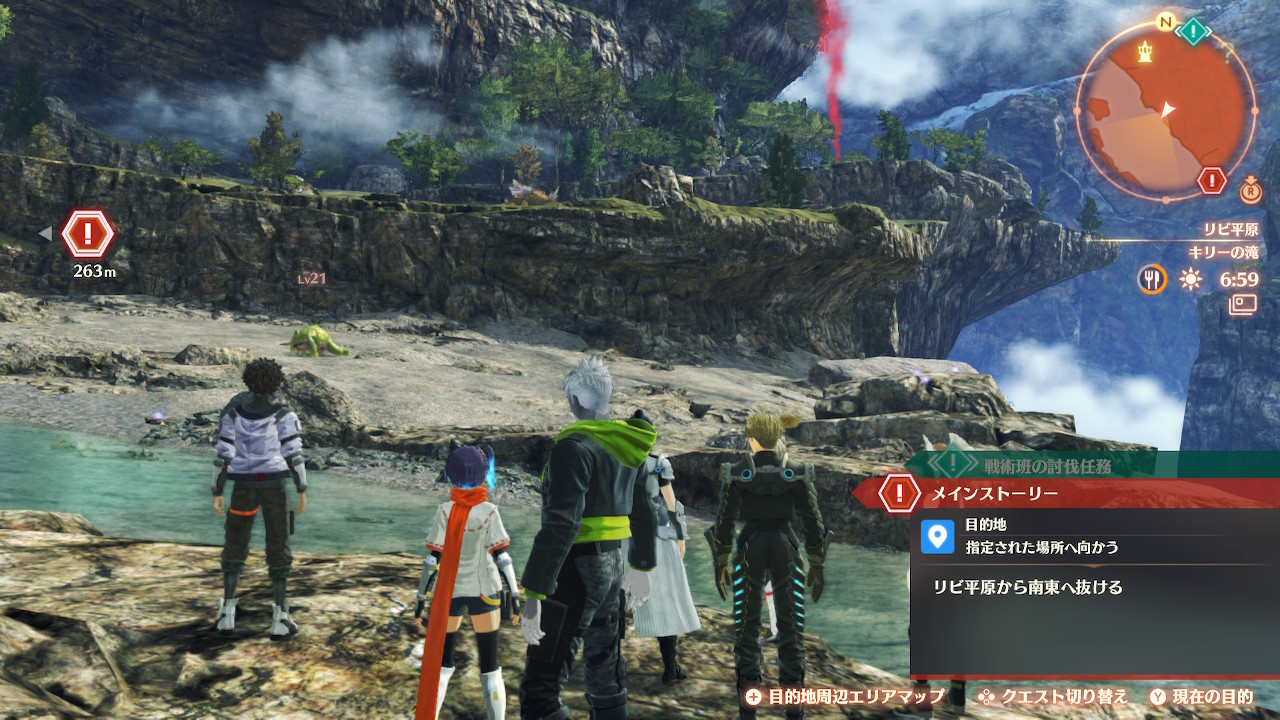Select the red hexagon marker on the minimap

[1212, 181]
